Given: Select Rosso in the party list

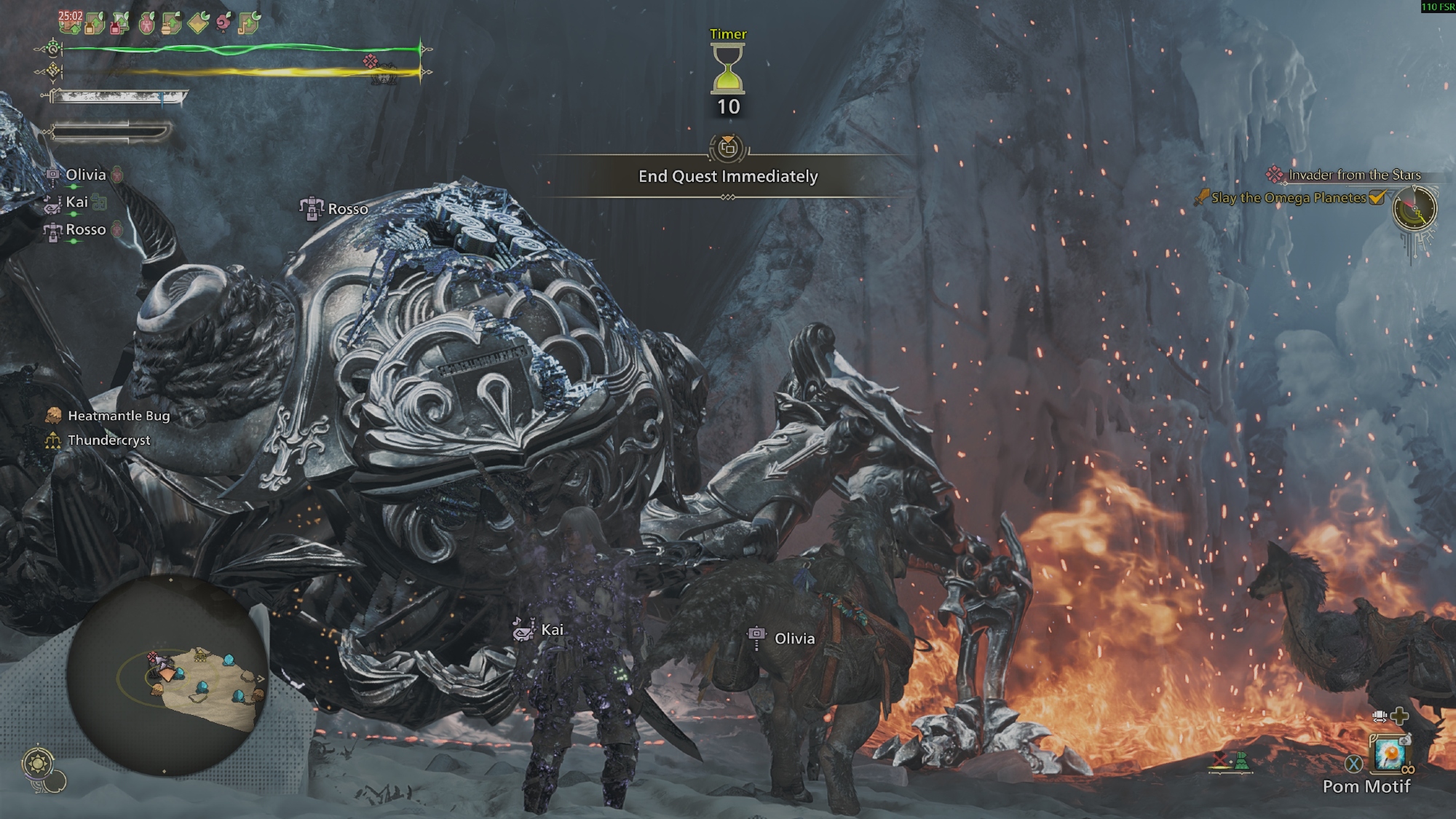Looking at the screenshot, I should point(85,230).
